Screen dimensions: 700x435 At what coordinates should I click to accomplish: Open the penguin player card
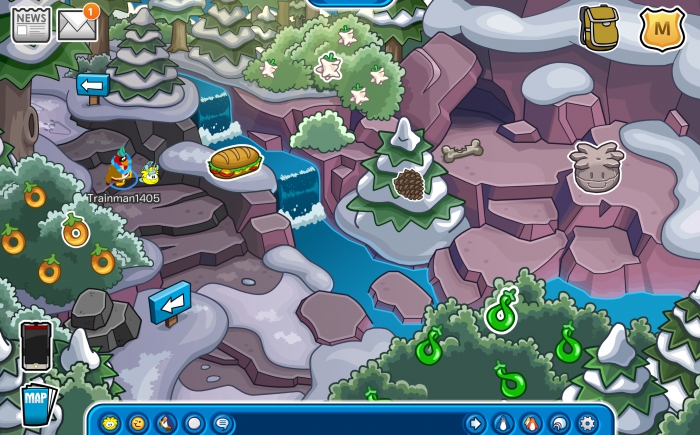[503, 423]
